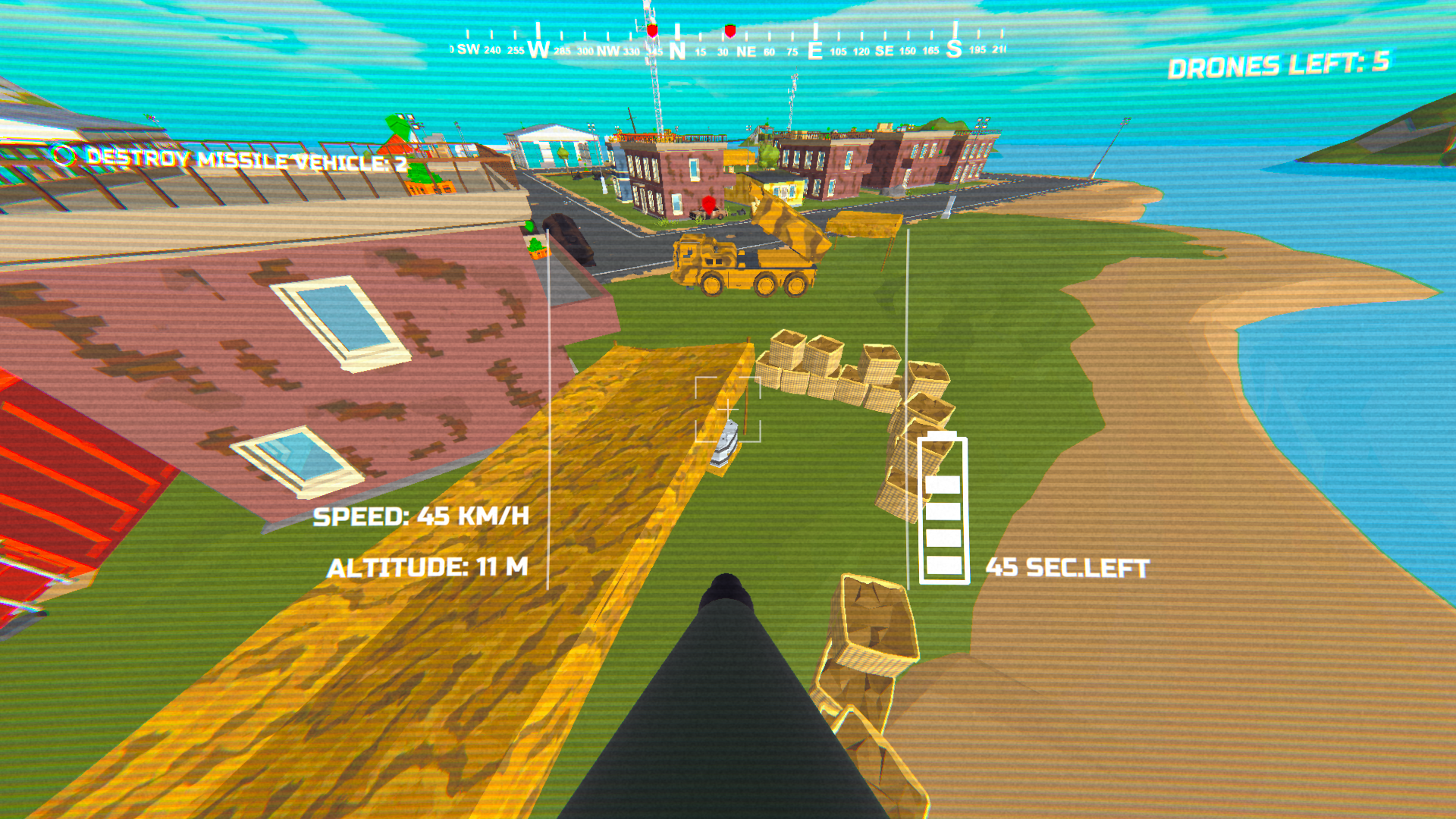Image resolution: width=1456 pixels, height=819 pixels.
Task: Select the second red marker near NE heading
Action: tap(730, 30)
